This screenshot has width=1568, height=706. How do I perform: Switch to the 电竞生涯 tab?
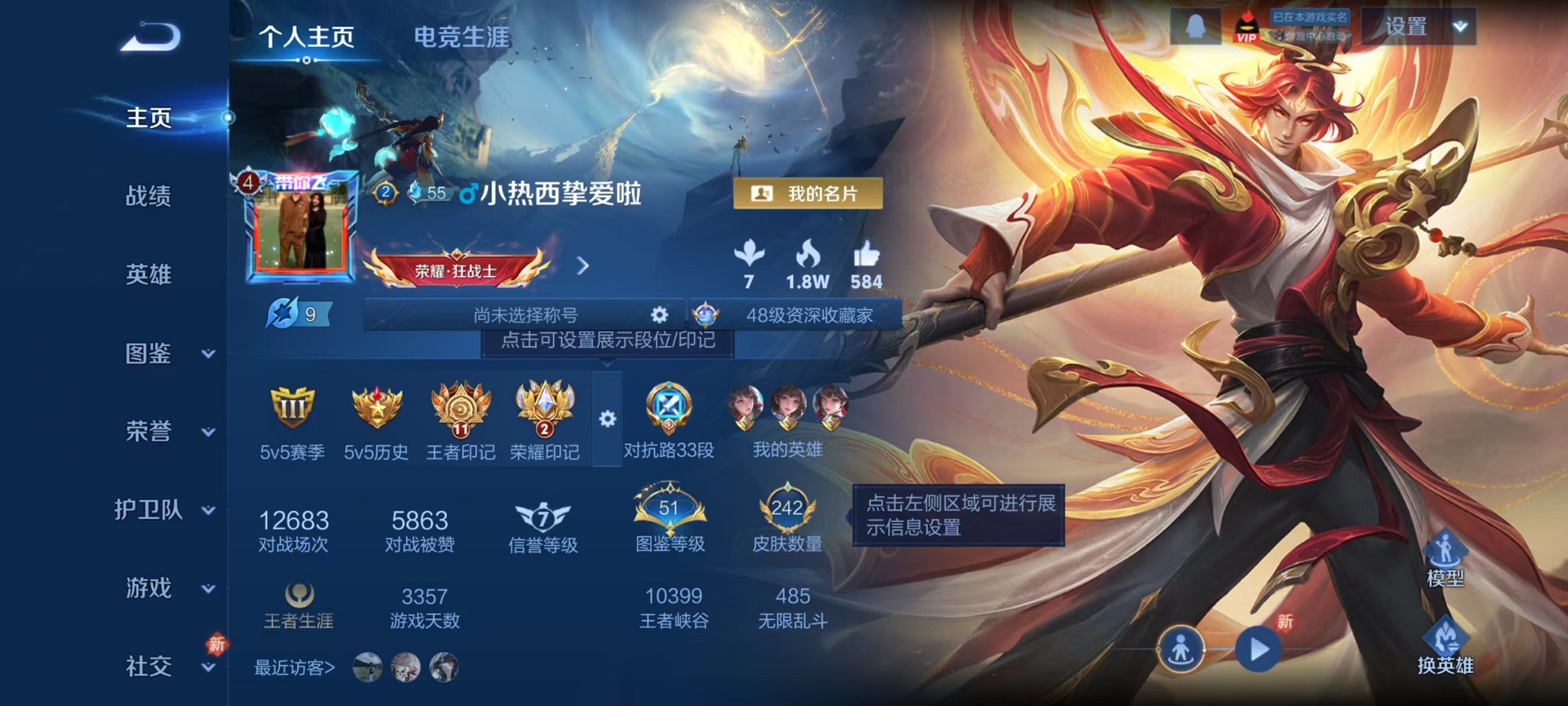463,38
